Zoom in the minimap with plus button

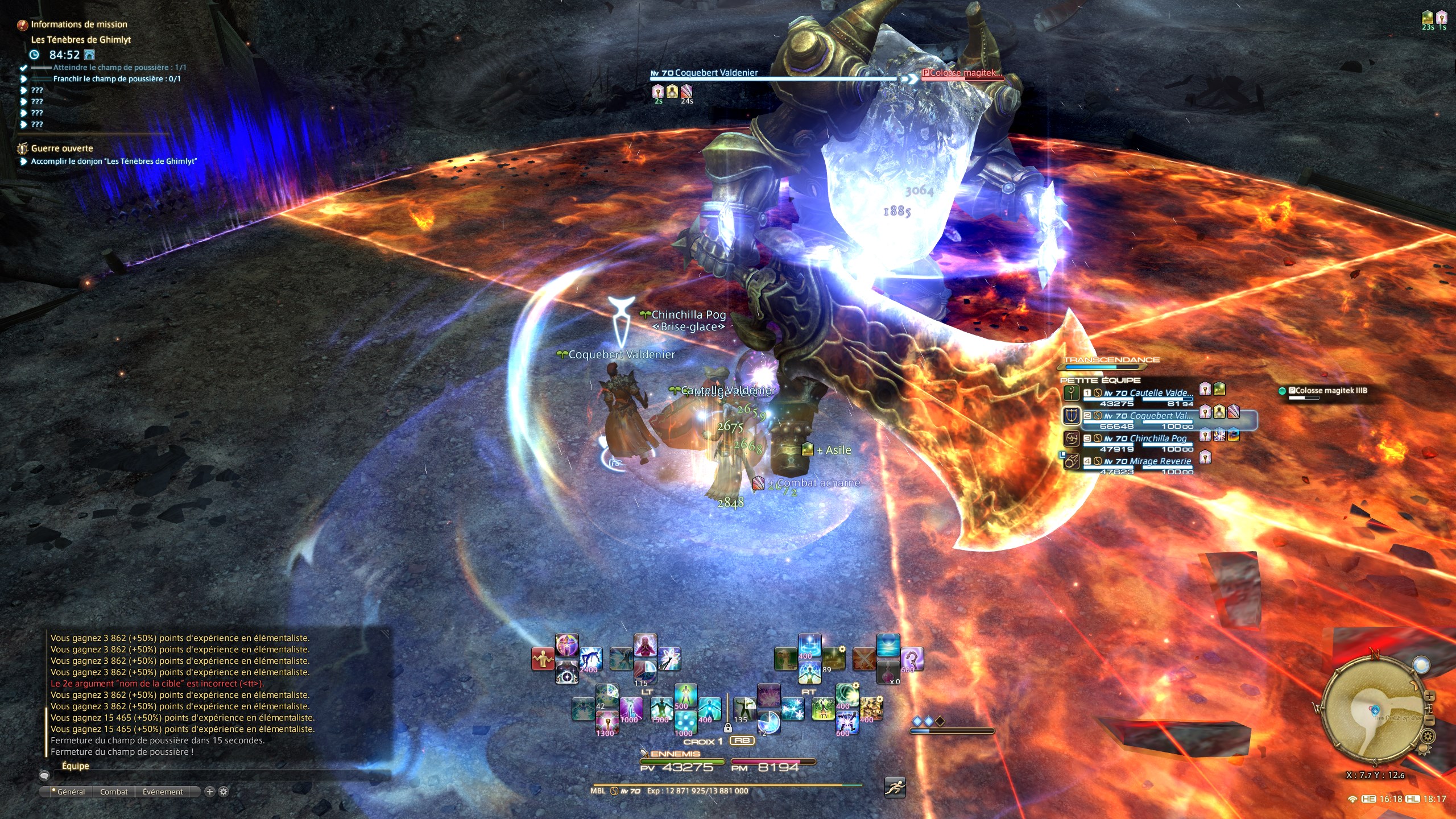pos(1430,697)
